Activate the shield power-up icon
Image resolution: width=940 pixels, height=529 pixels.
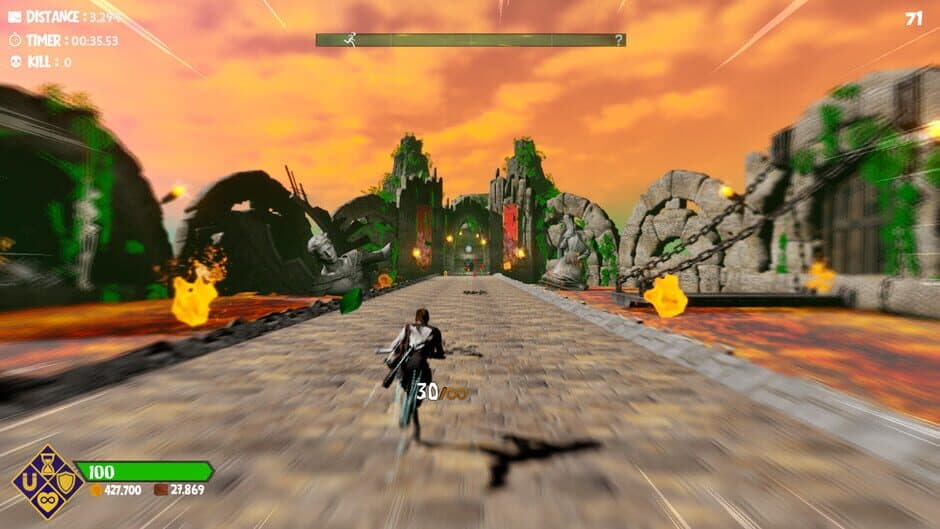[63, 482]
